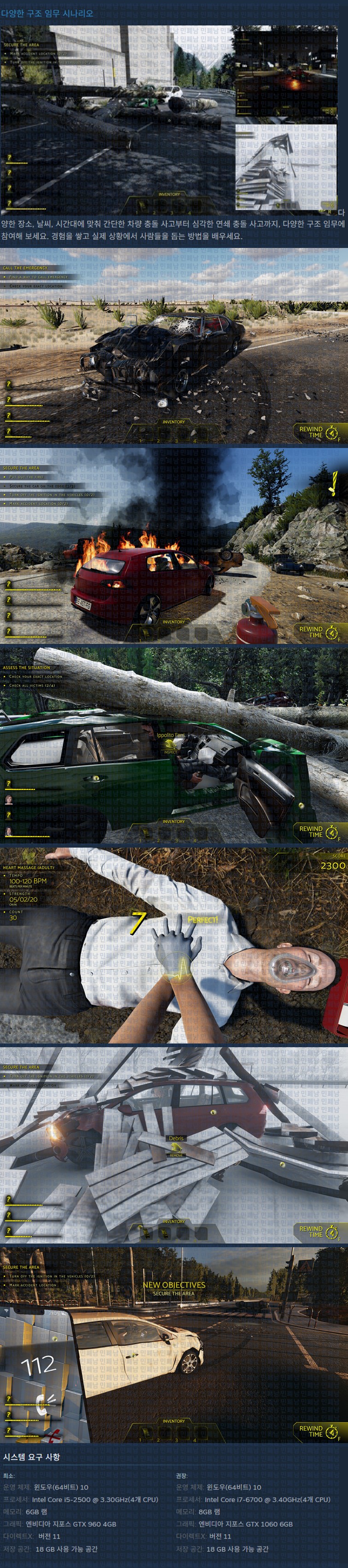Open the CPR heart massage screenshot
348x1568 pixels.
(174, 944)
